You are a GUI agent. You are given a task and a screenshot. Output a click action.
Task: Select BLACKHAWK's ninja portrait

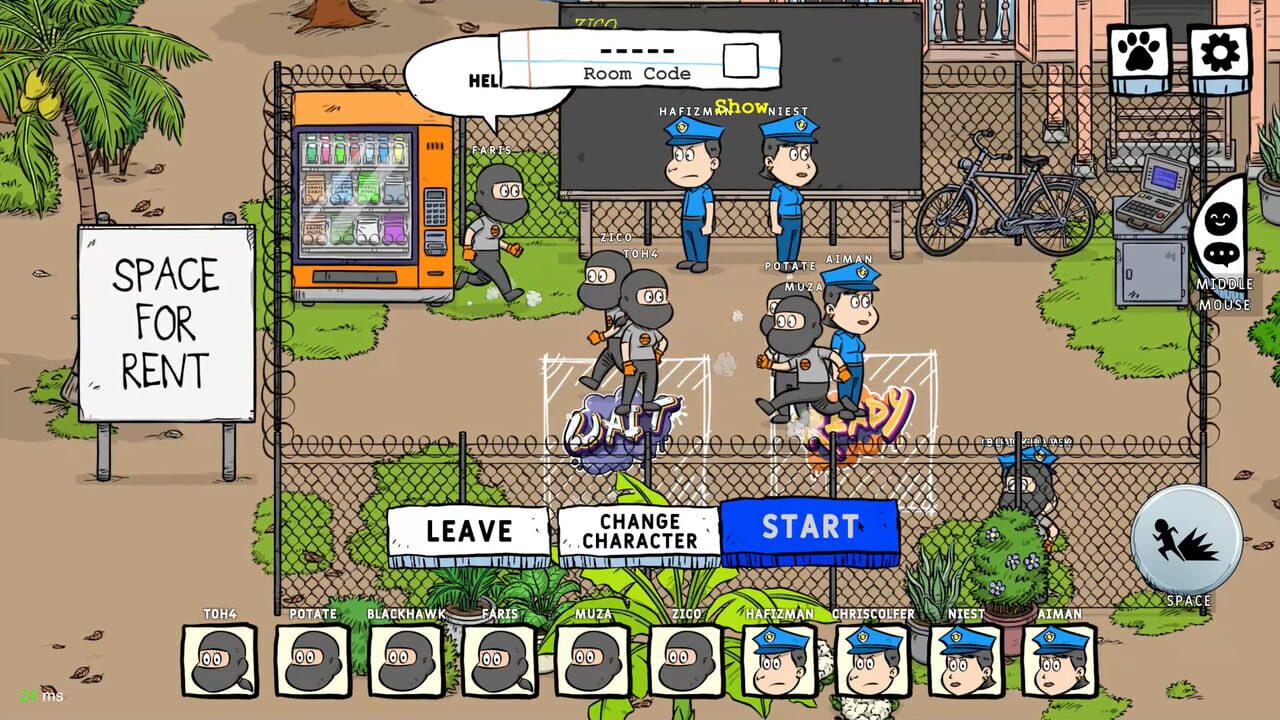[x=406, y=658]
